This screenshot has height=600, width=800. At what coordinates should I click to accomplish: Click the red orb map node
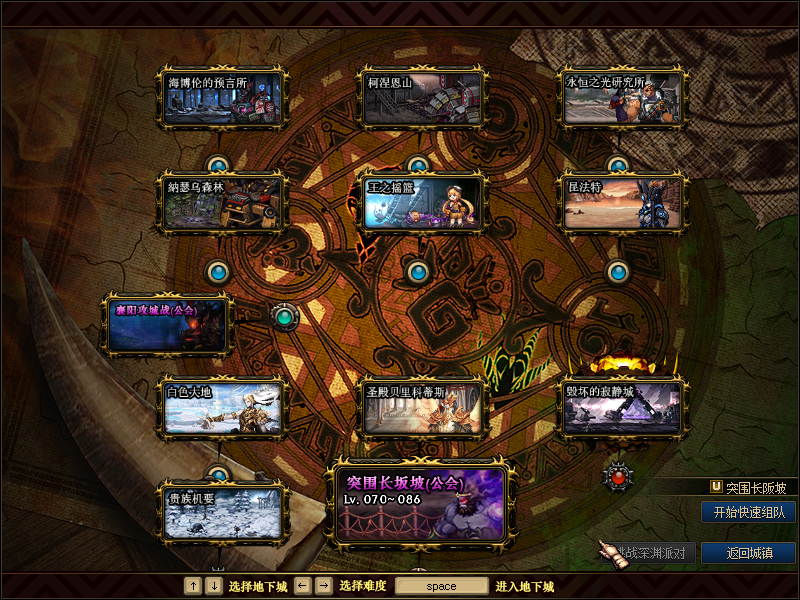click(x=619, y=477)
